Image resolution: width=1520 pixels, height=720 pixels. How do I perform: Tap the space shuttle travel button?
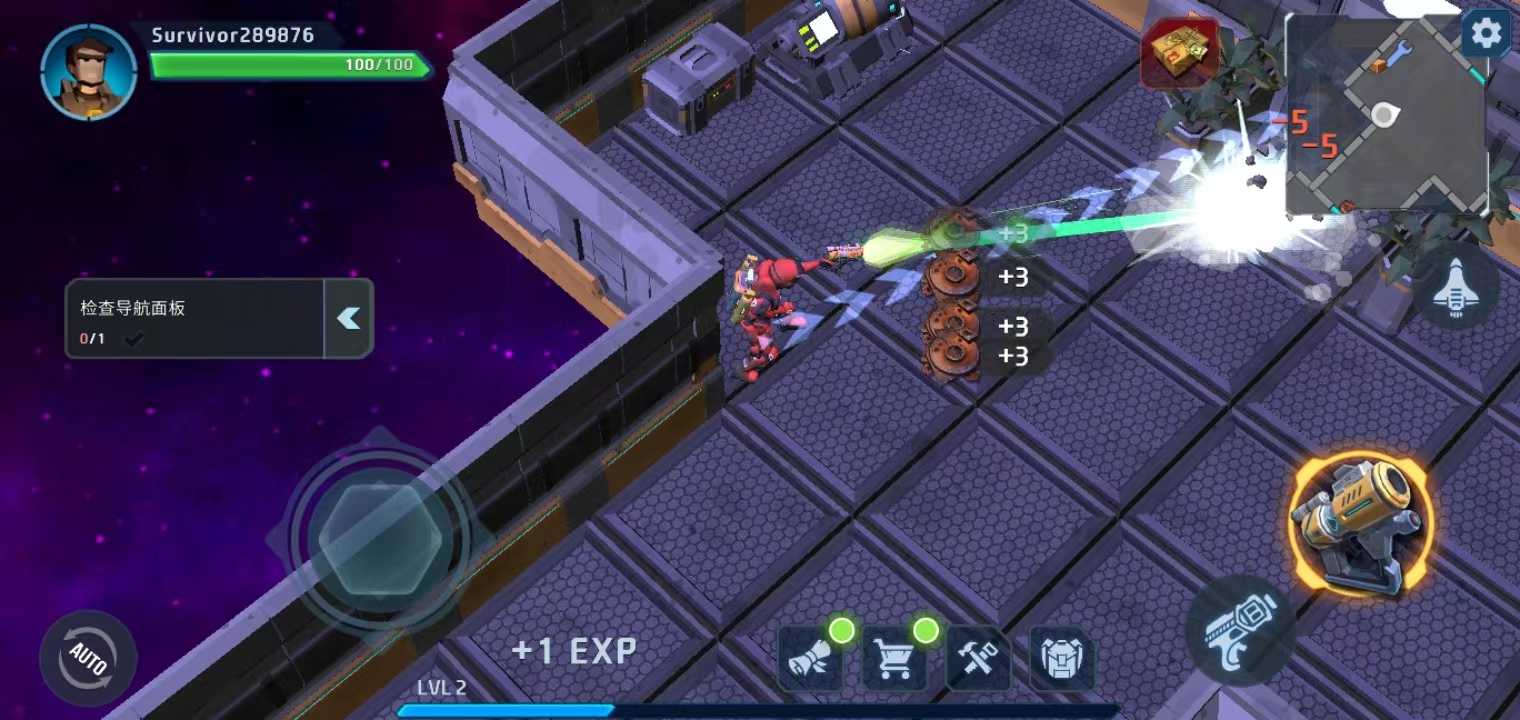(x=1455, y=288)
